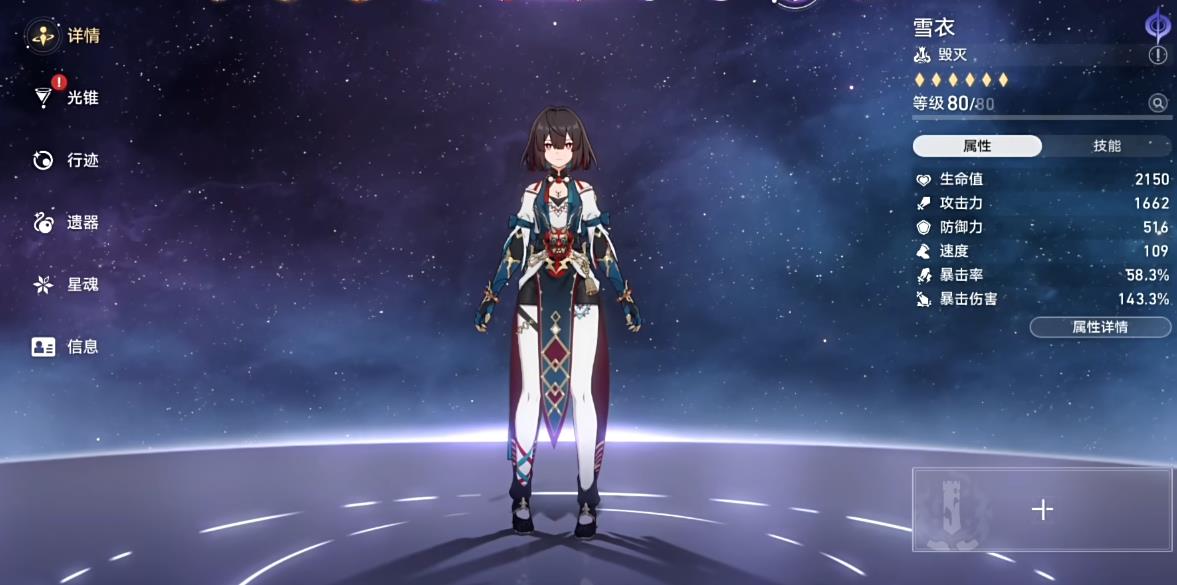Viewport: 1177px width, 585px height.
Task: Click the exclamation info icon near 毁灭
Action: click(1158, 56)
